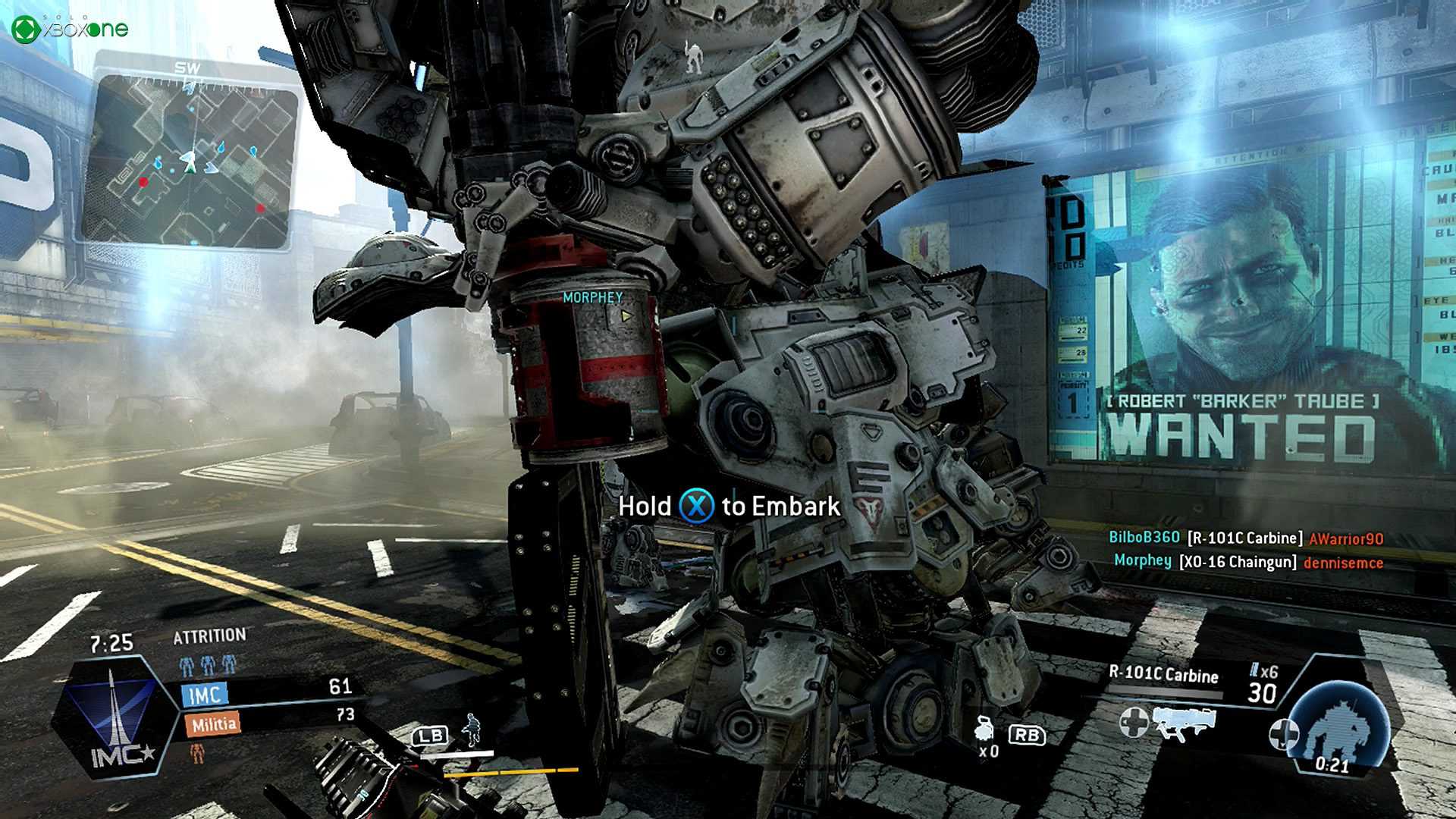Click the IMC team score row

pos(268,692)
